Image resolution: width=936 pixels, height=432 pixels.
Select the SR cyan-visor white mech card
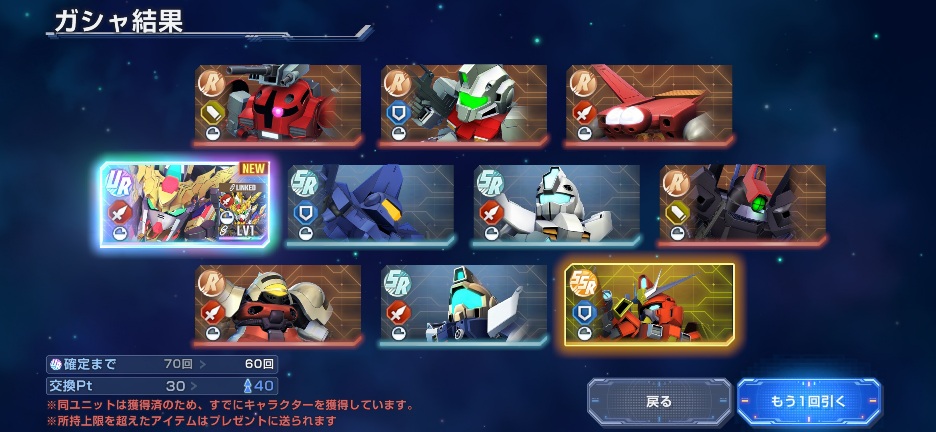point(464,304)
